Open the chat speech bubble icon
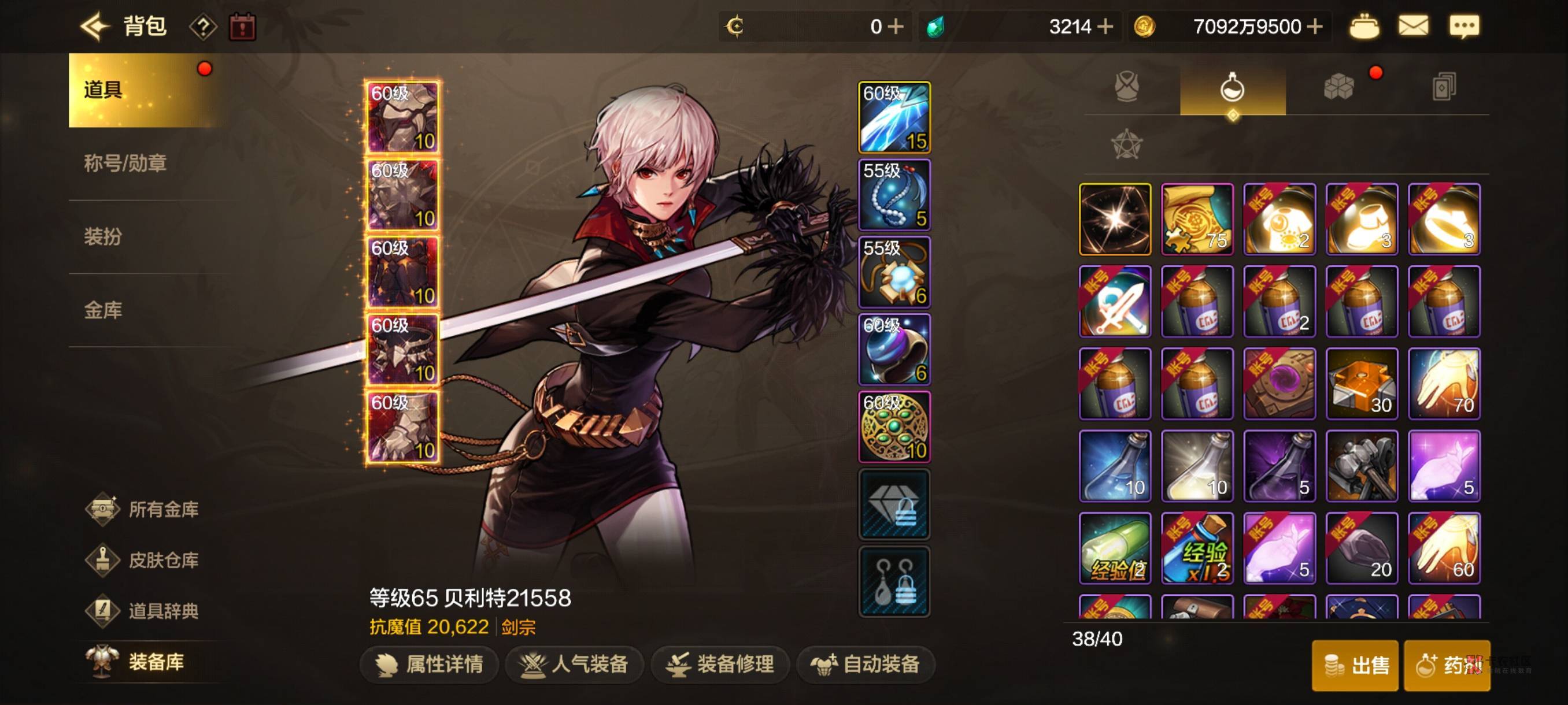This screenshot has width=1568, height=705. coord(1464,27)
